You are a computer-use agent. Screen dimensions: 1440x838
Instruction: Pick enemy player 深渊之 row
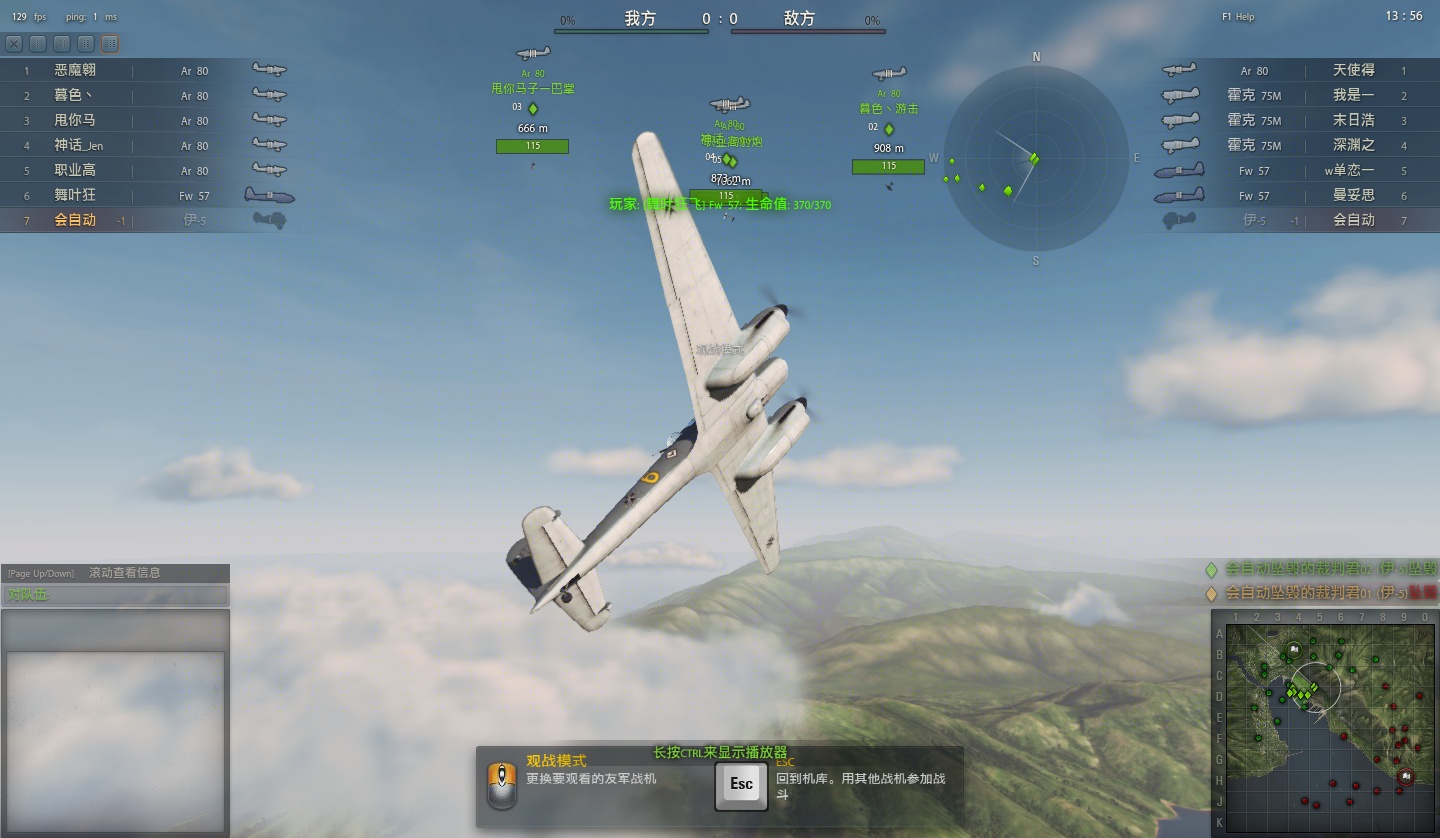tap(1353, 146)
